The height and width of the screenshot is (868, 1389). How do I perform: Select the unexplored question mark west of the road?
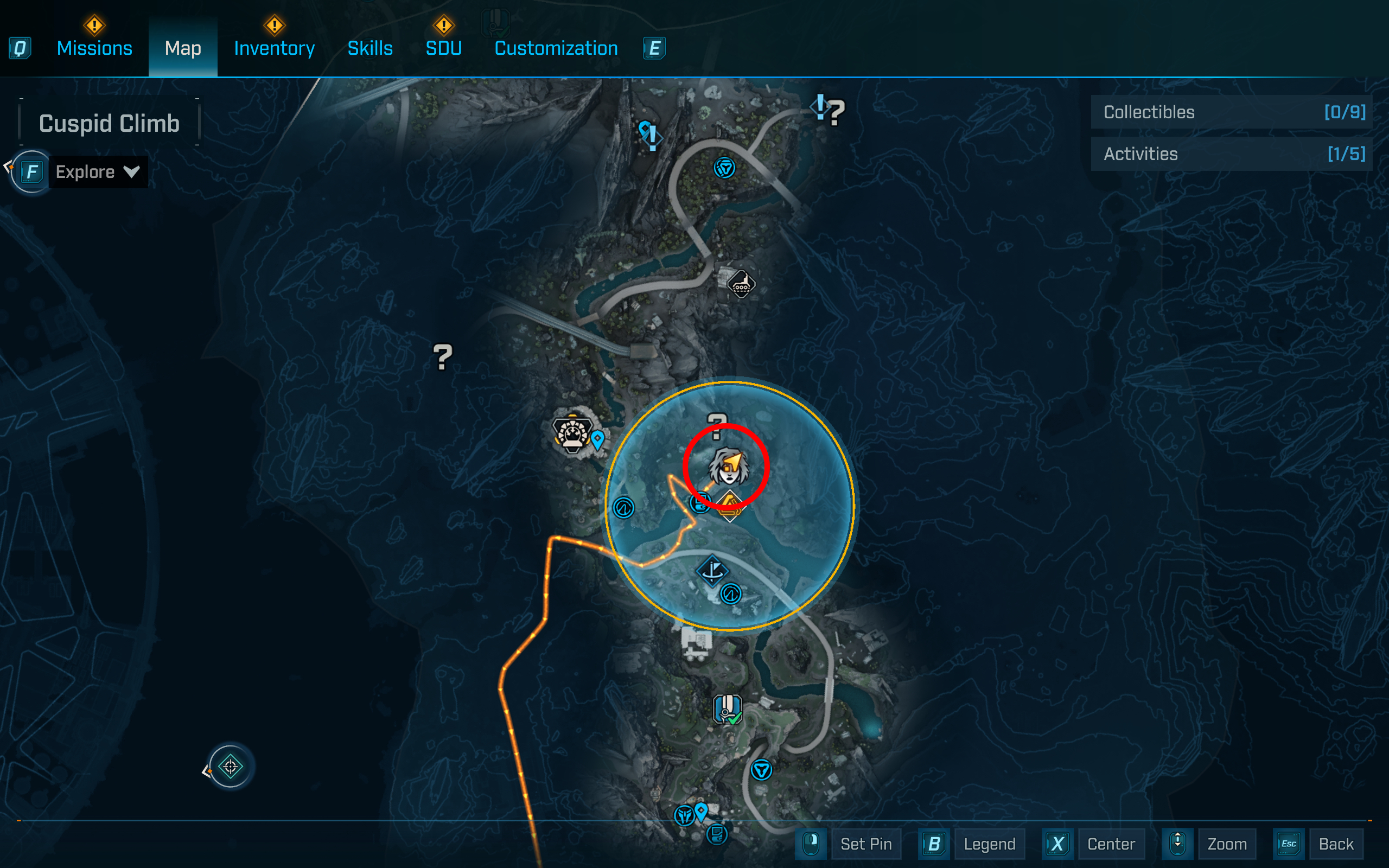point(442,358)
